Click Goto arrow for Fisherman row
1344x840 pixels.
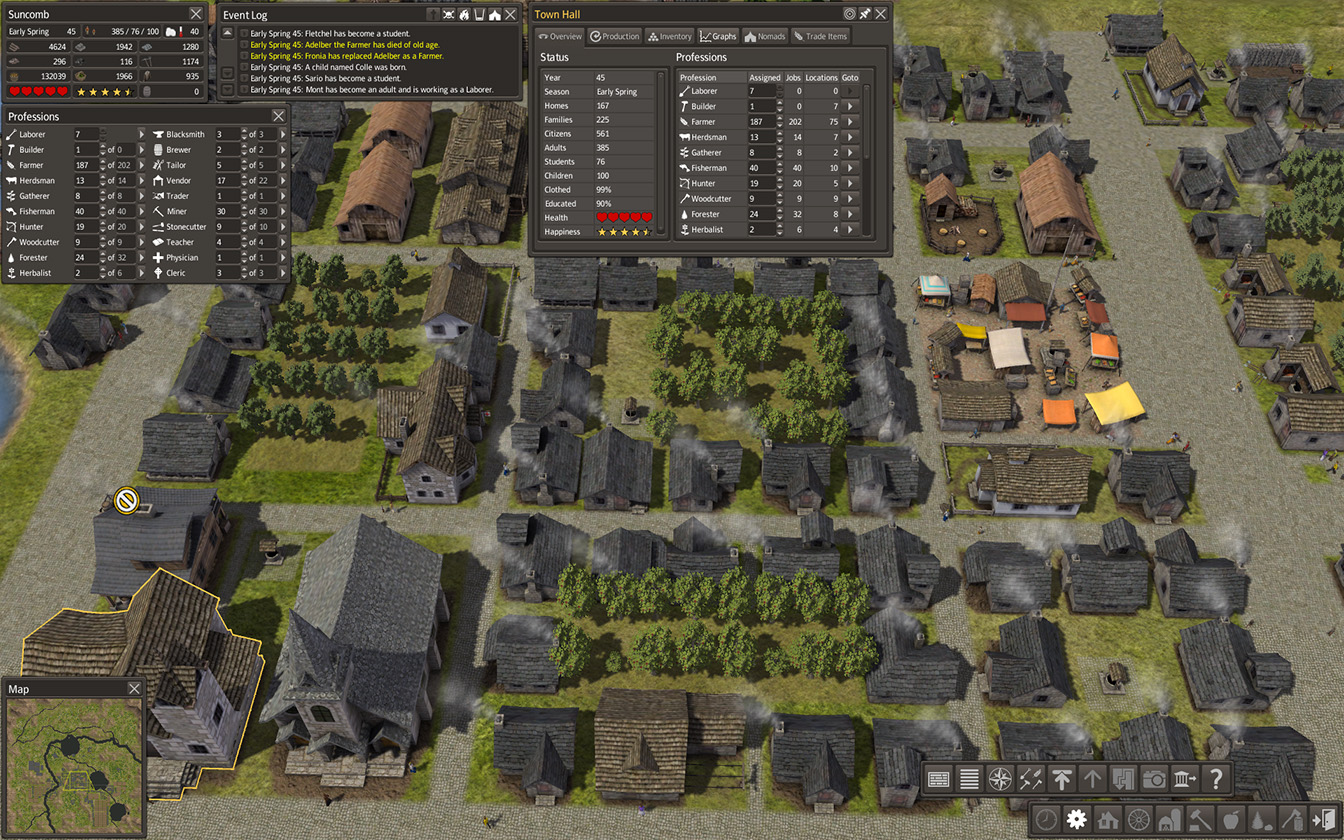pyautogui.click(x=851, y=168)
